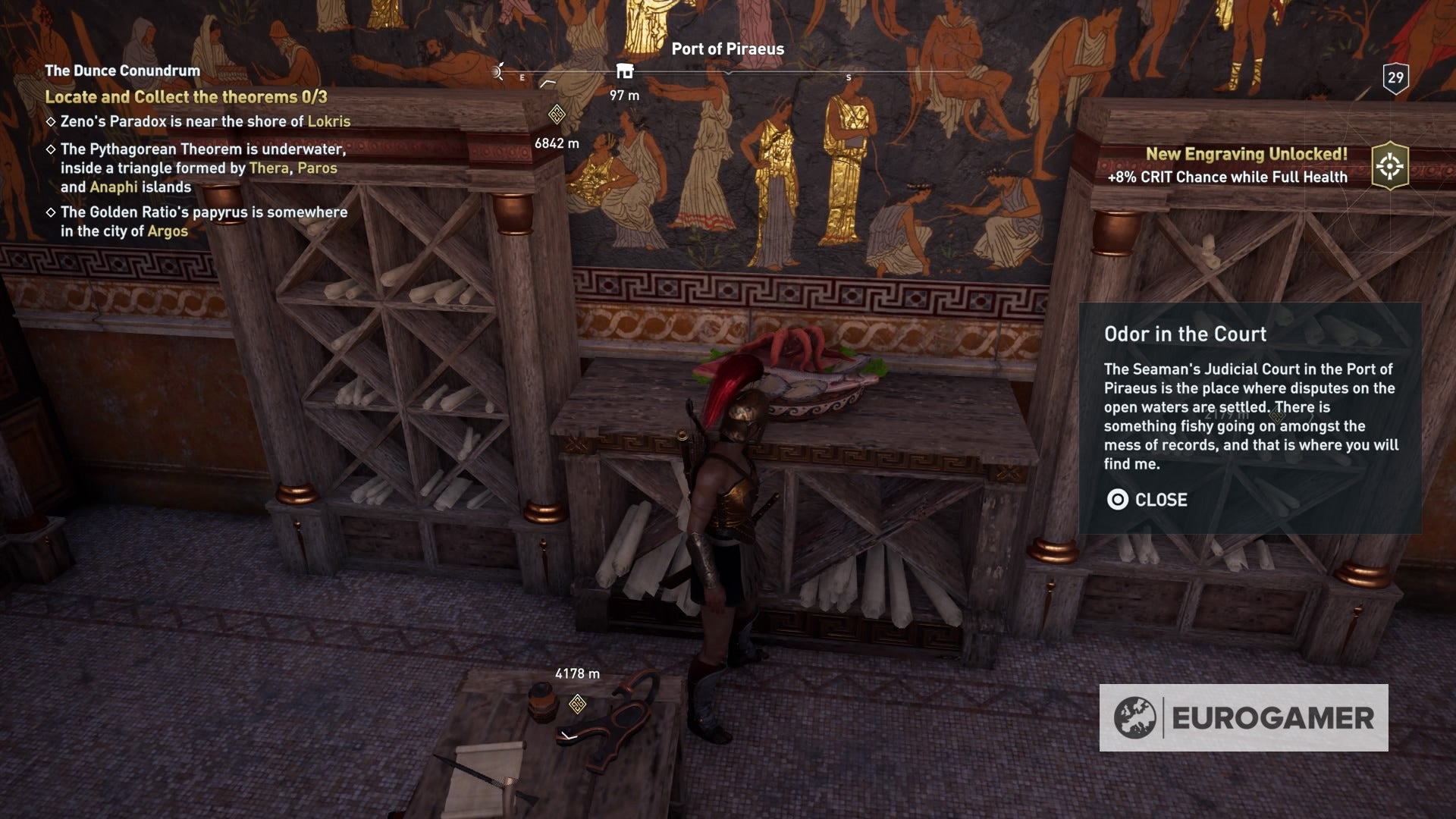Click the Odor in the Court clue panel
Viewport: 1456px width, 819px height.
[1250, 417]
